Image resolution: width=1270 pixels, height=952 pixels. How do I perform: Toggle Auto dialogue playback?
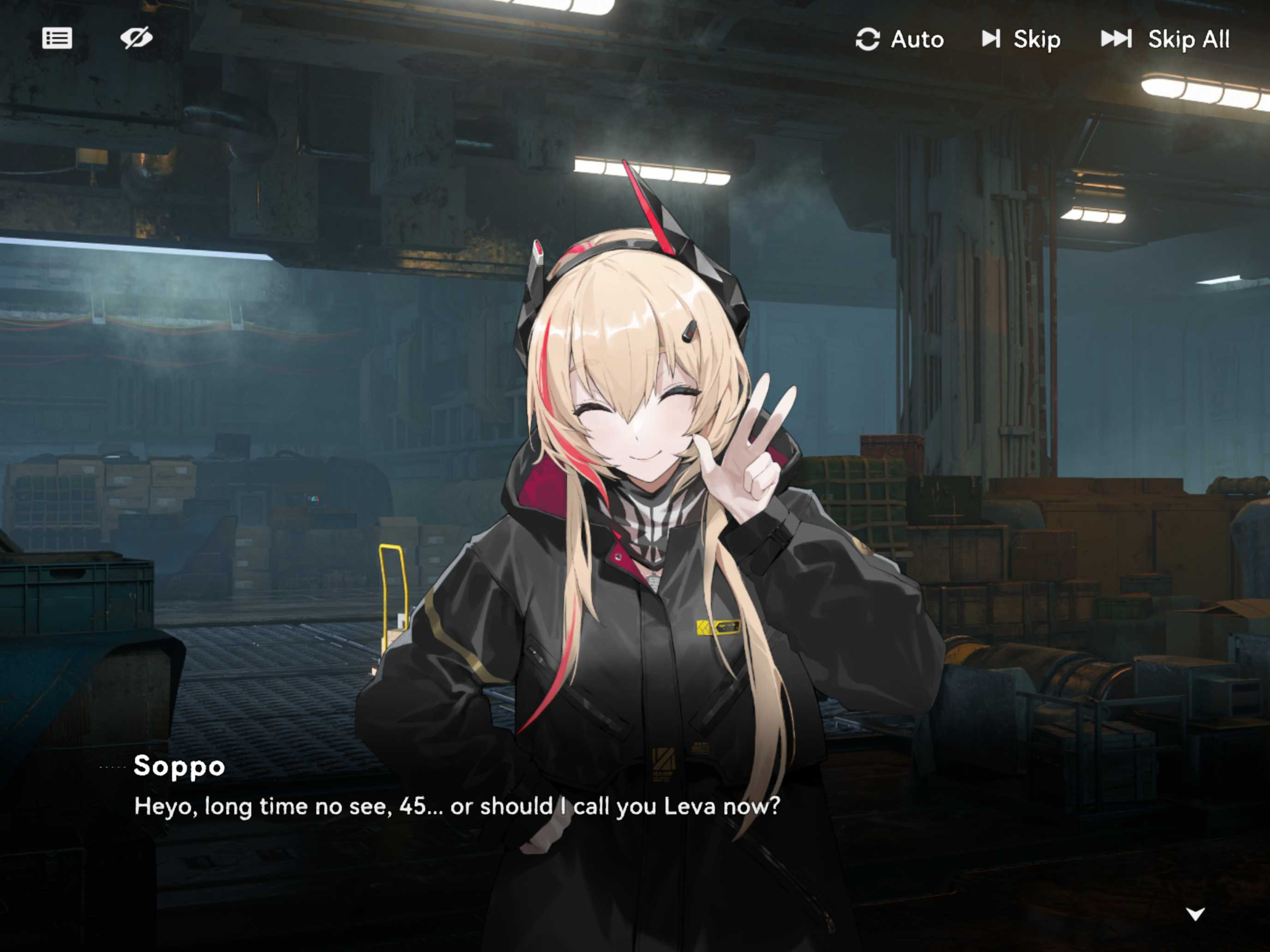click(x=900, y=39)
